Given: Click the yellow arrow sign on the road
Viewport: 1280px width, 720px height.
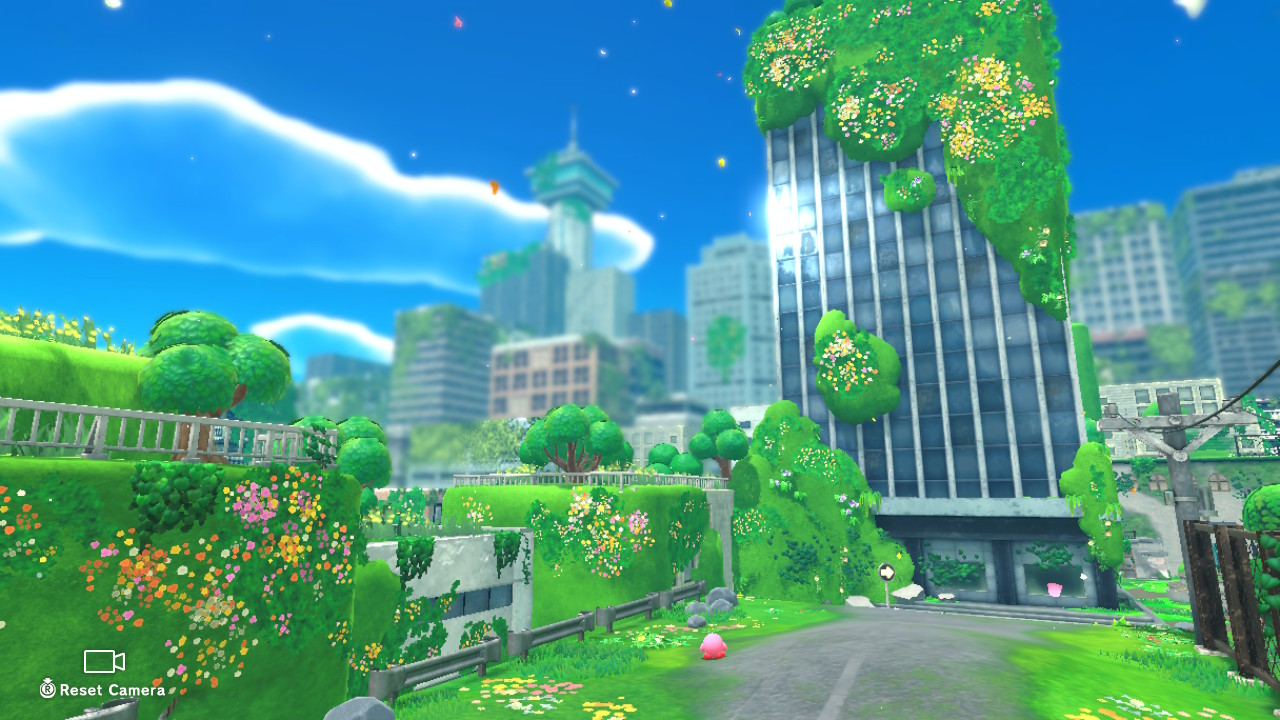Looking at the screenshot, I should (887, 571).
